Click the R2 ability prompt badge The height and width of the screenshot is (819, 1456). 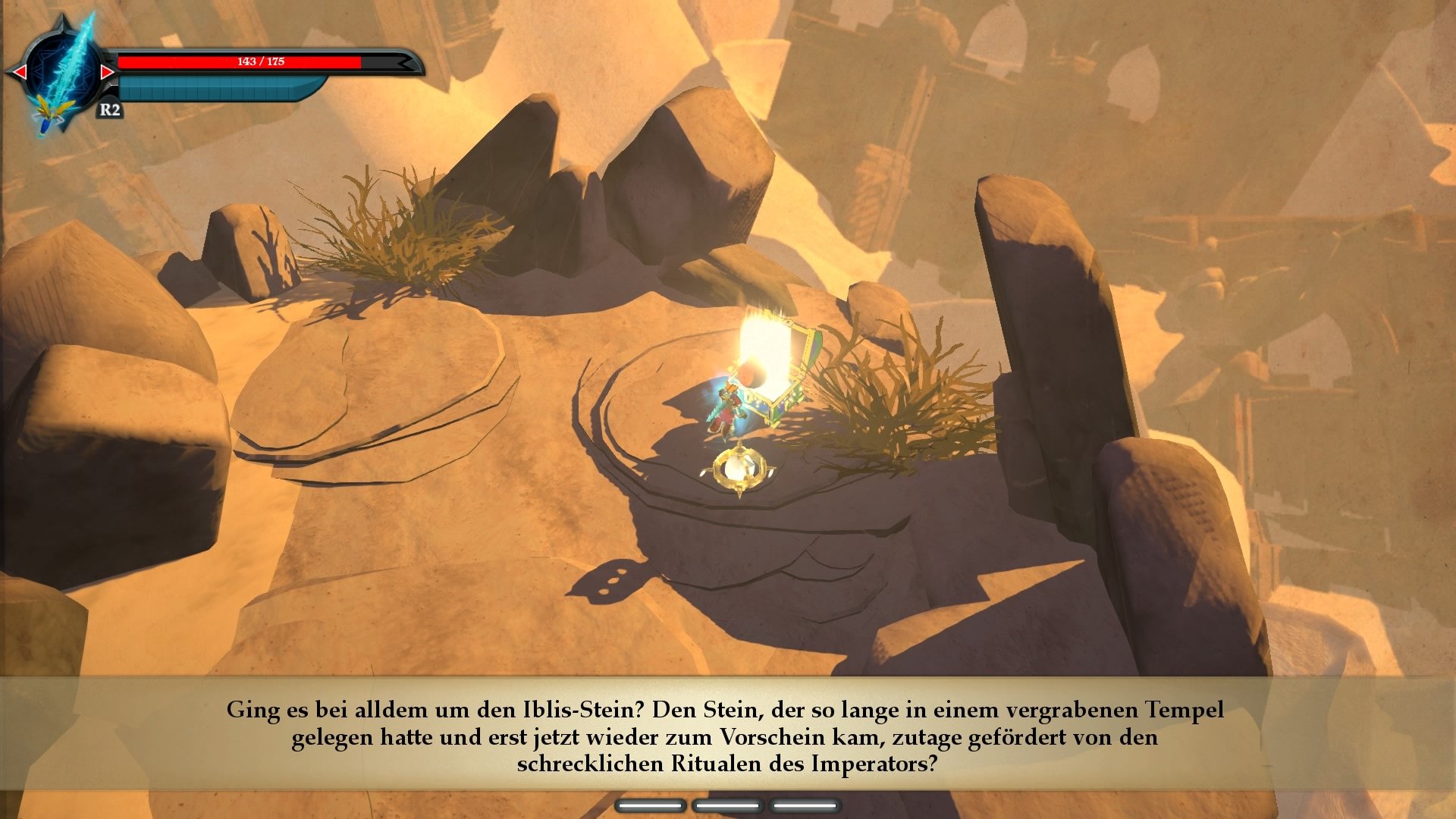point(111,110)
